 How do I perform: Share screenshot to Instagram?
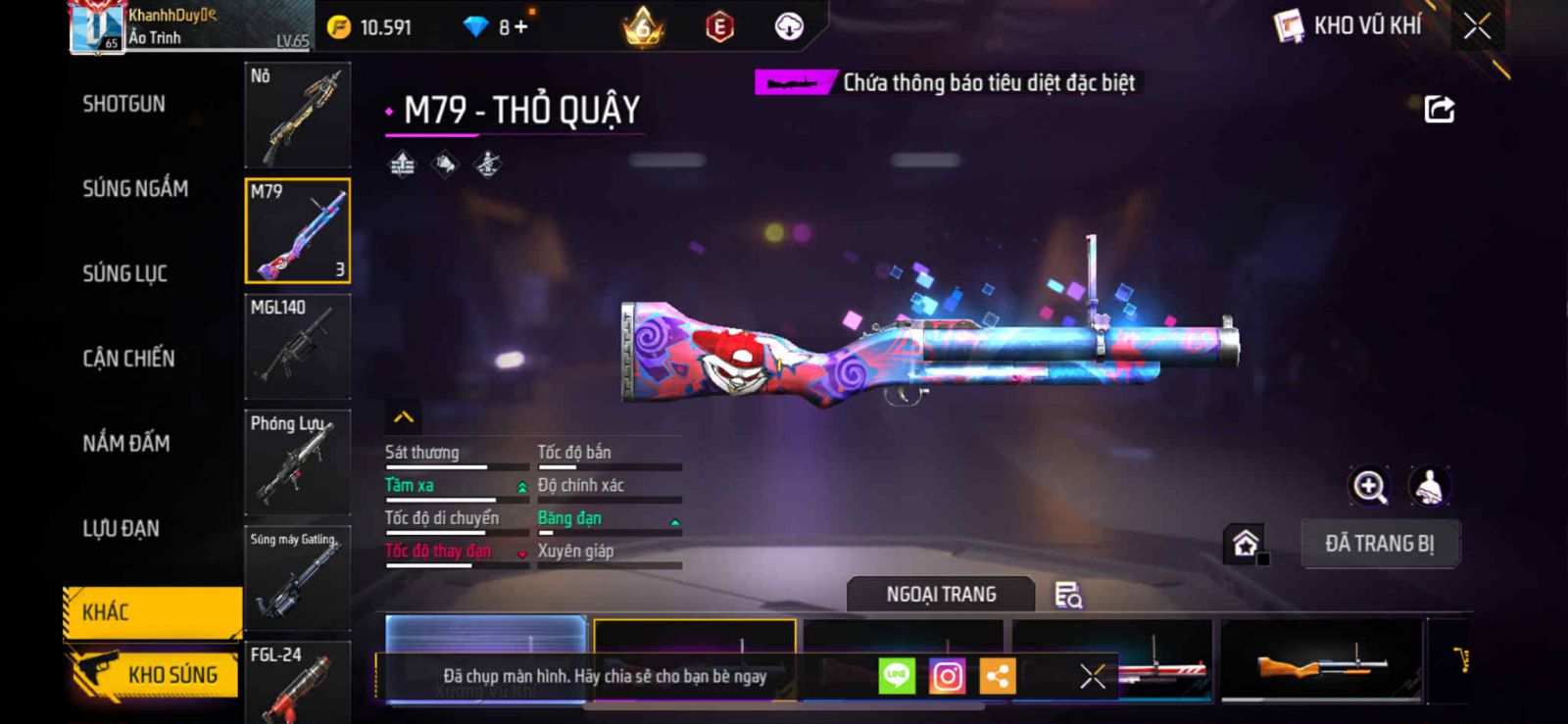[947, 676]
